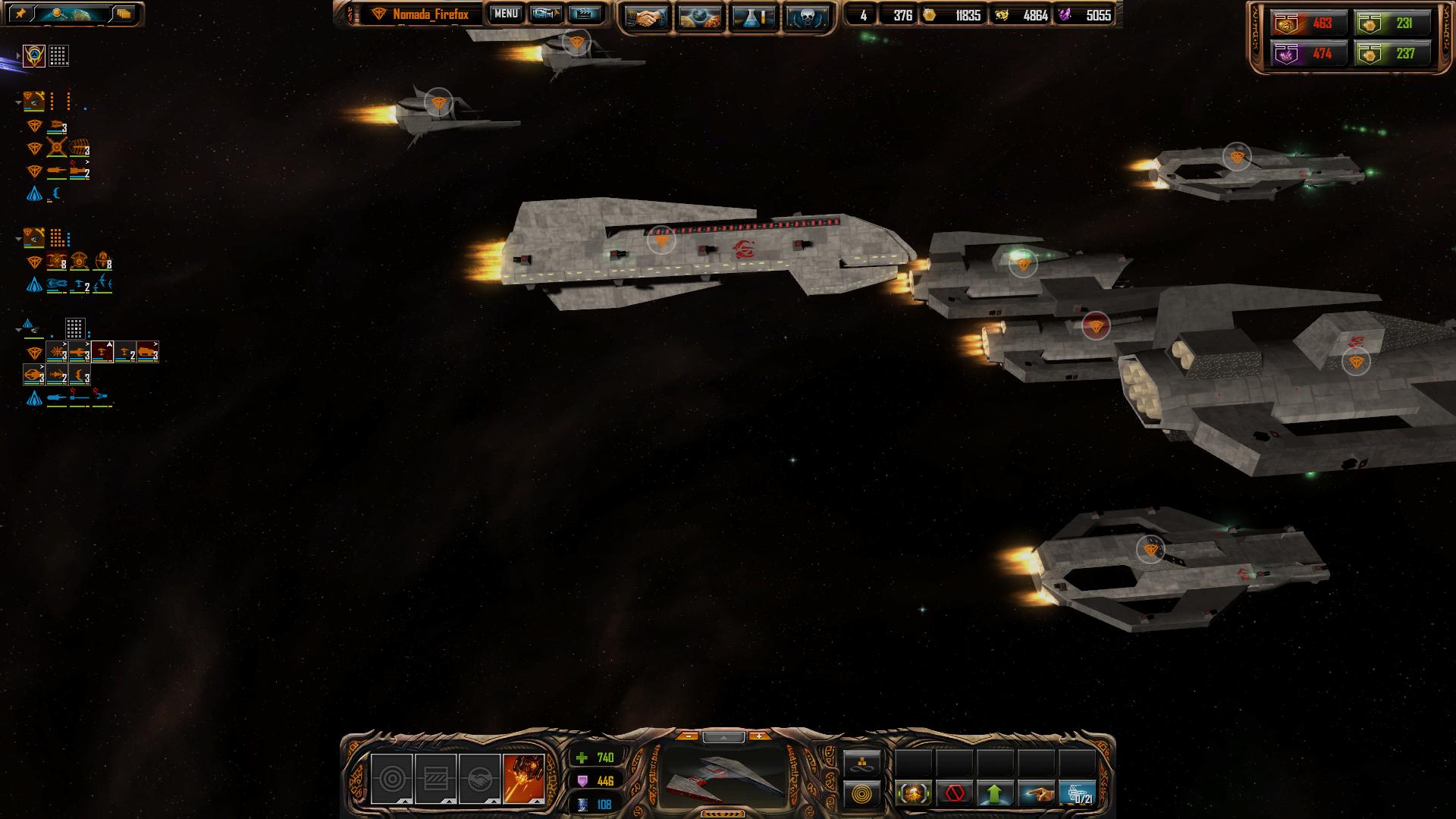Click the stacked windows button

(x=124, y=14)
